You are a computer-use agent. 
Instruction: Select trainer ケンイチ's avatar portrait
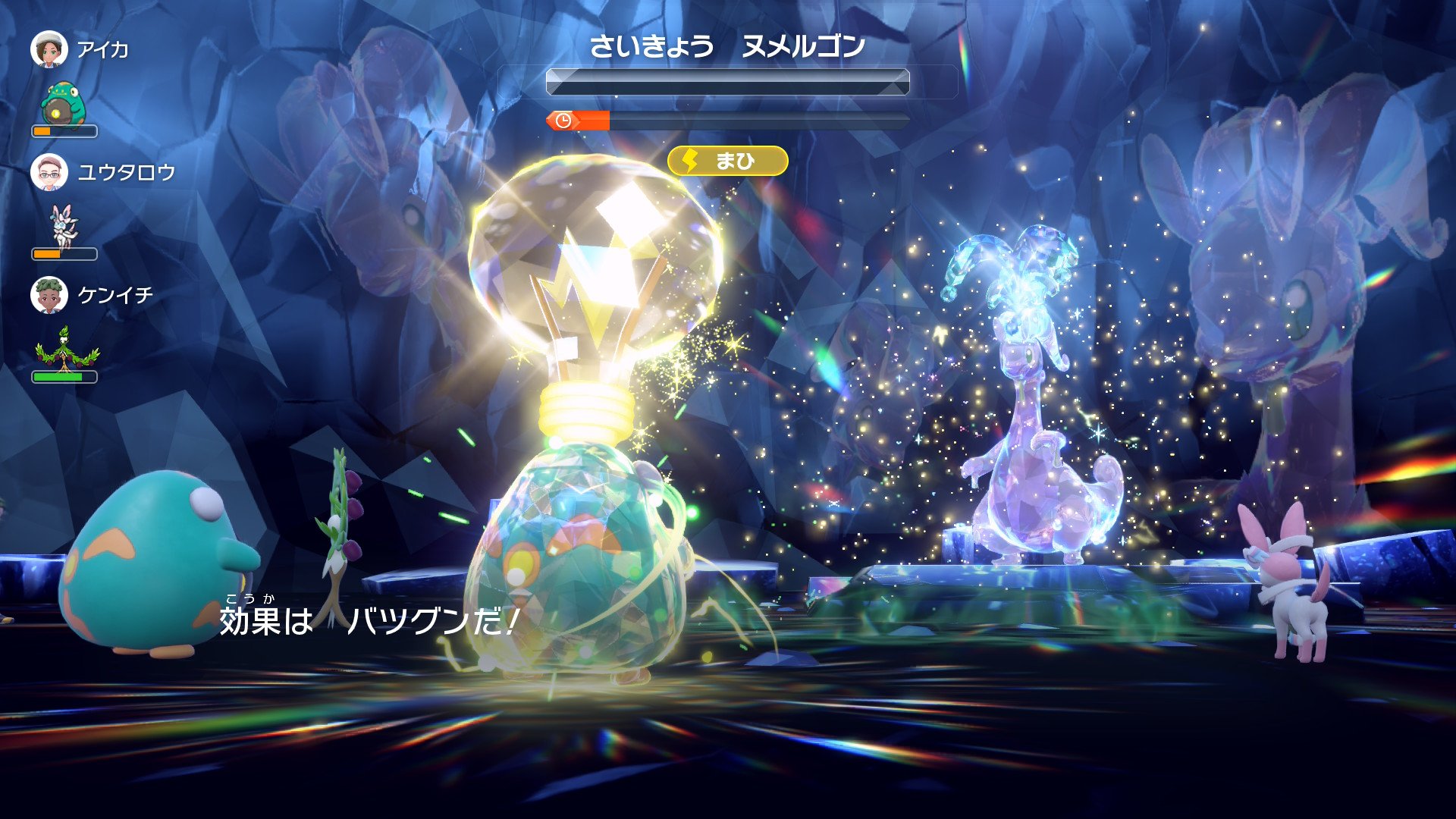49,295
